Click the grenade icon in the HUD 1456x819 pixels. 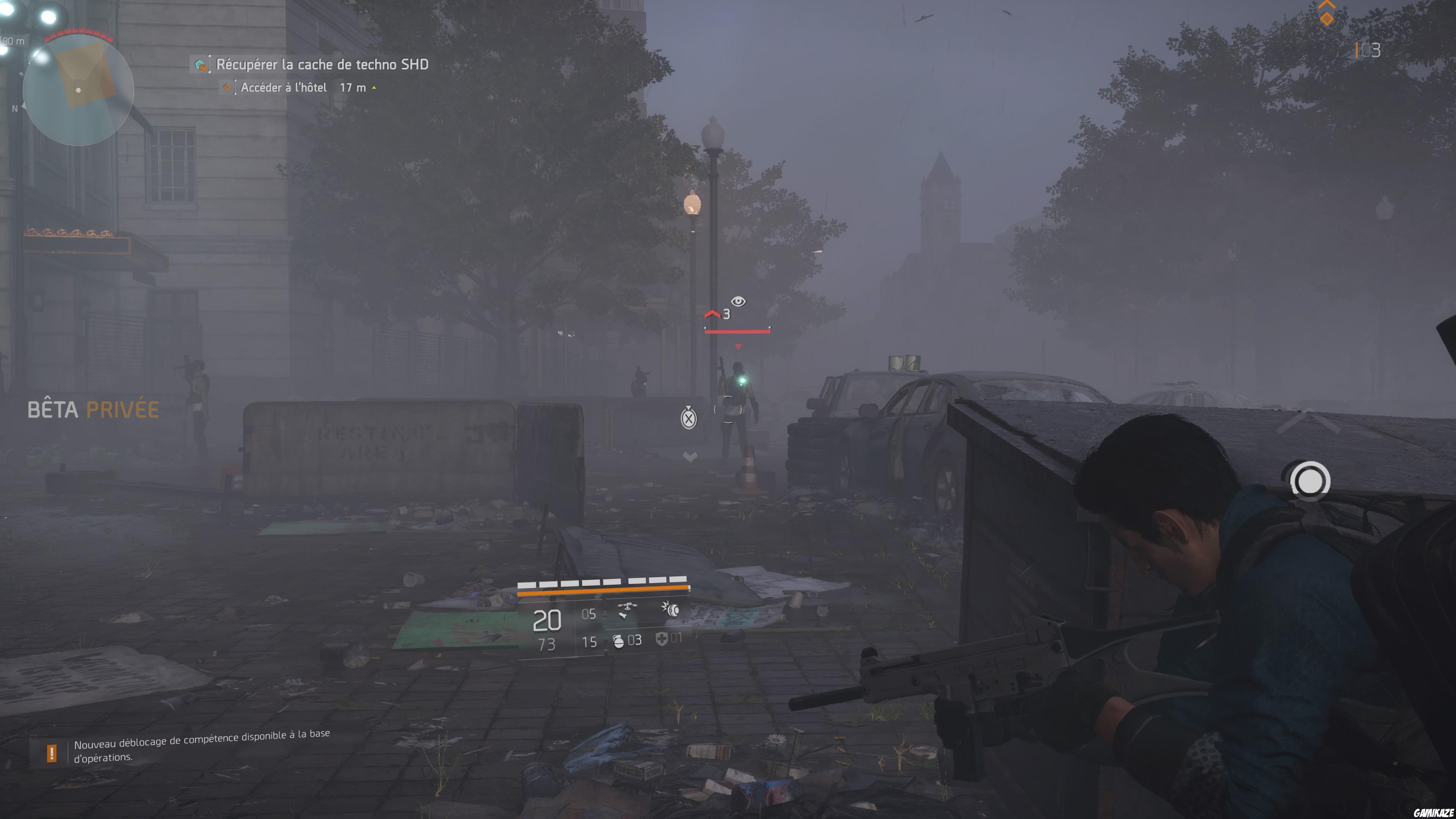[618, 642]
